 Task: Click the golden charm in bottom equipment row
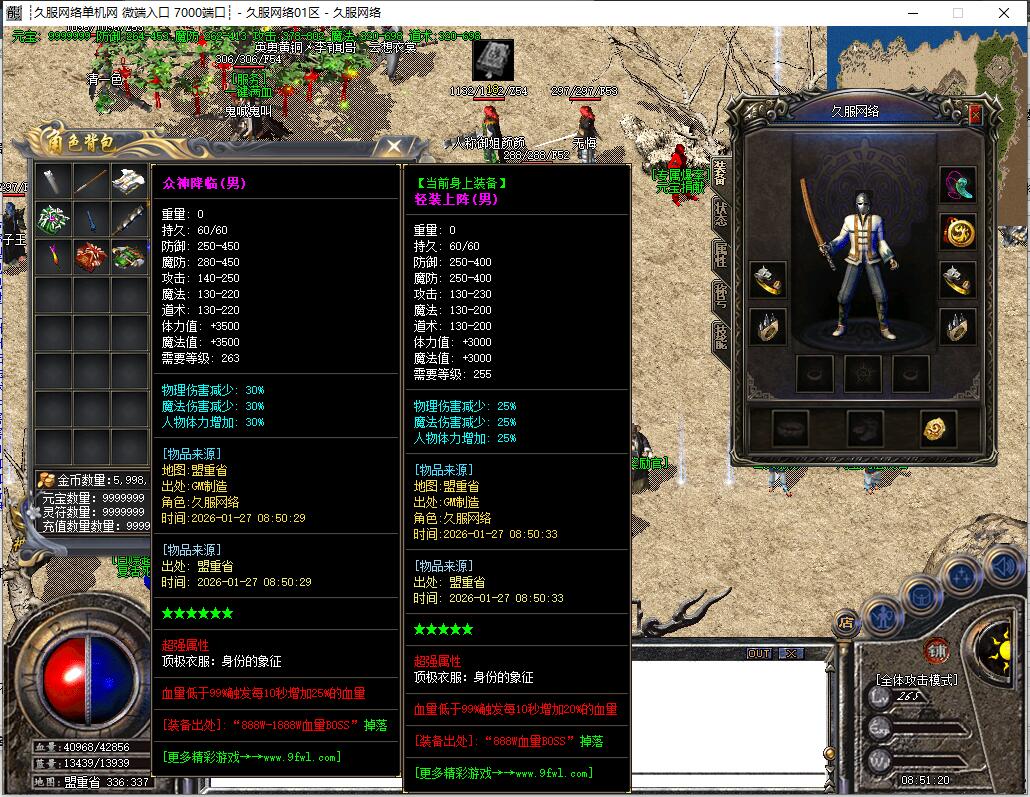(x=937, y=429)
